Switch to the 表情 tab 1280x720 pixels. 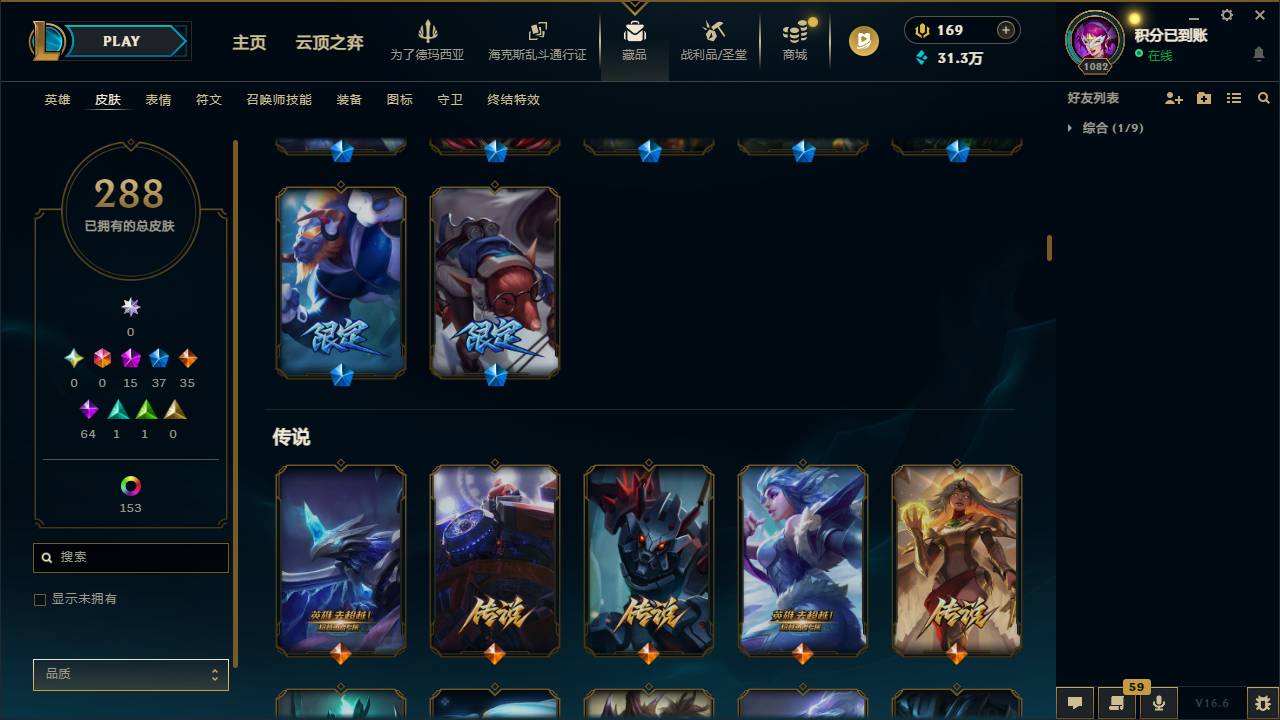coord(158,100)
